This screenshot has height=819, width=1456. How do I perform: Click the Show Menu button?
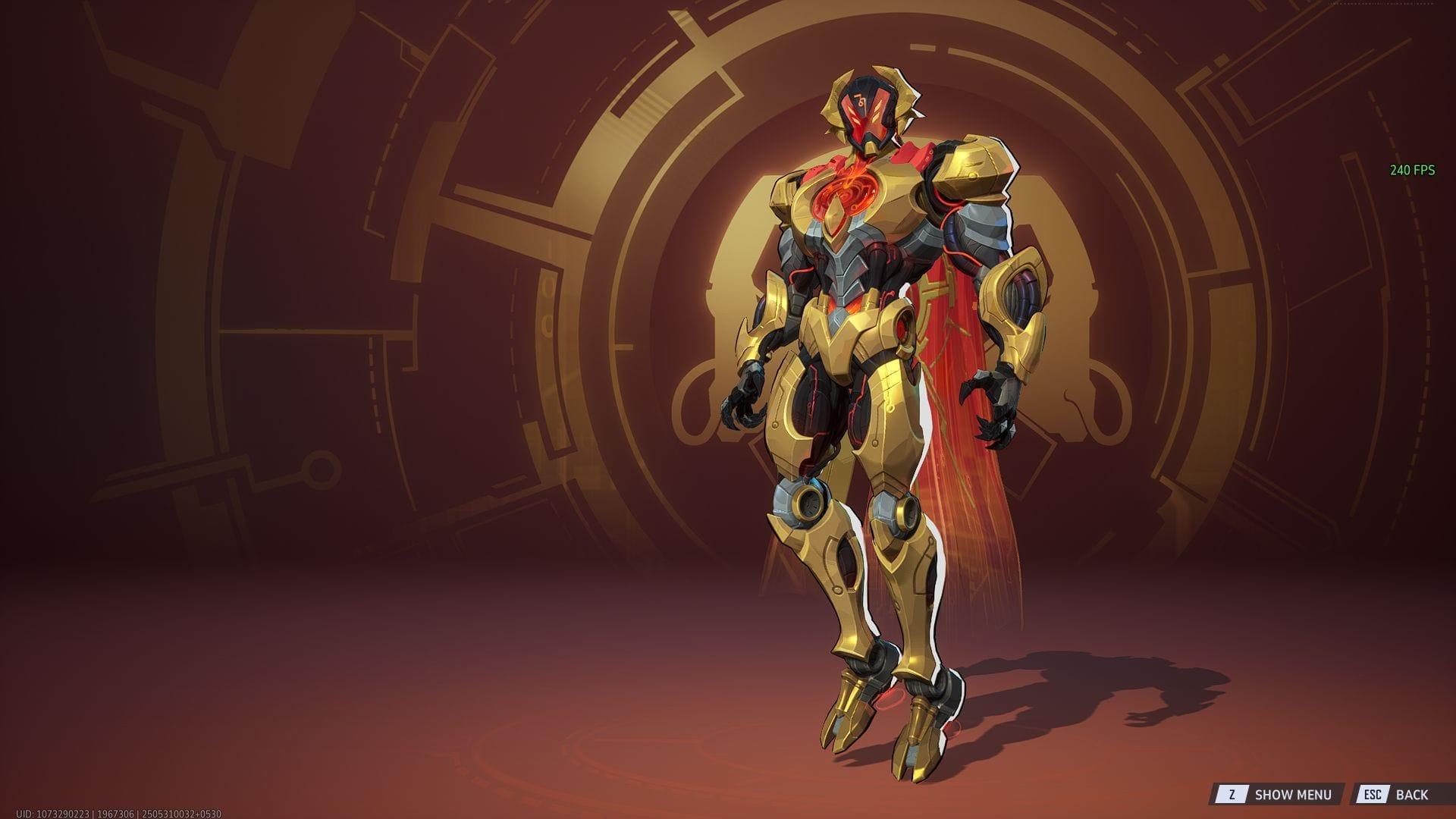click(x=1277, y=794)
